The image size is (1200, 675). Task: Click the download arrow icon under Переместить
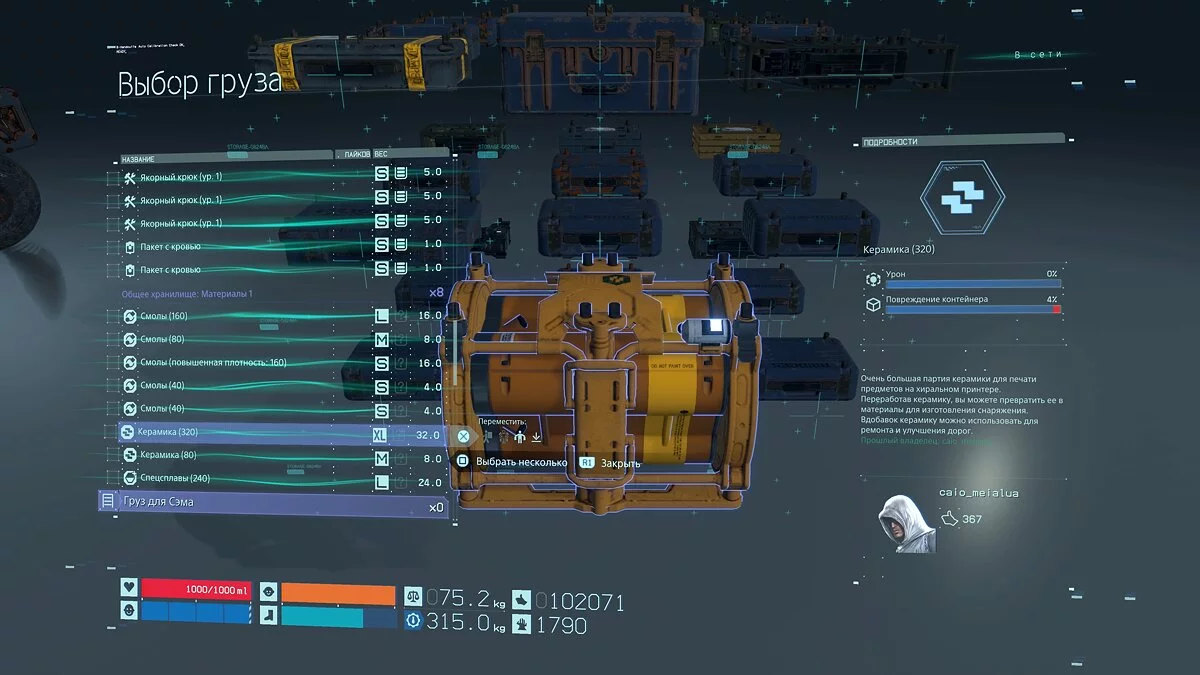click(536, 436)
